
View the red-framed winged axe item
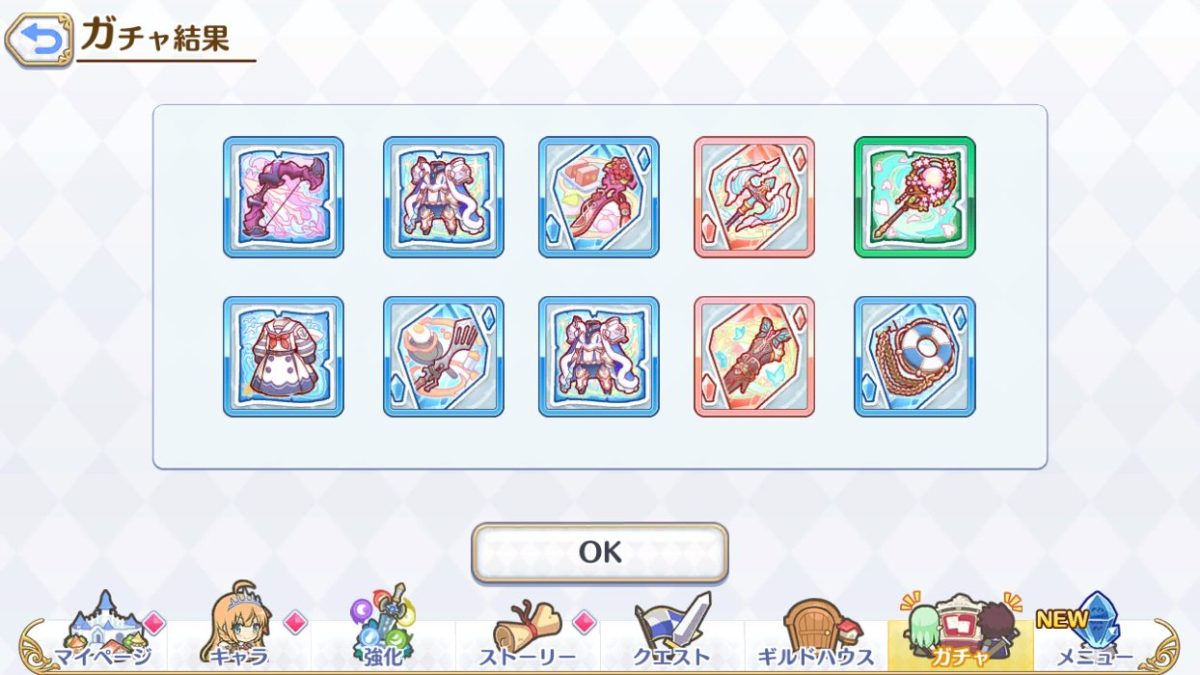click(x=754, y=197)
